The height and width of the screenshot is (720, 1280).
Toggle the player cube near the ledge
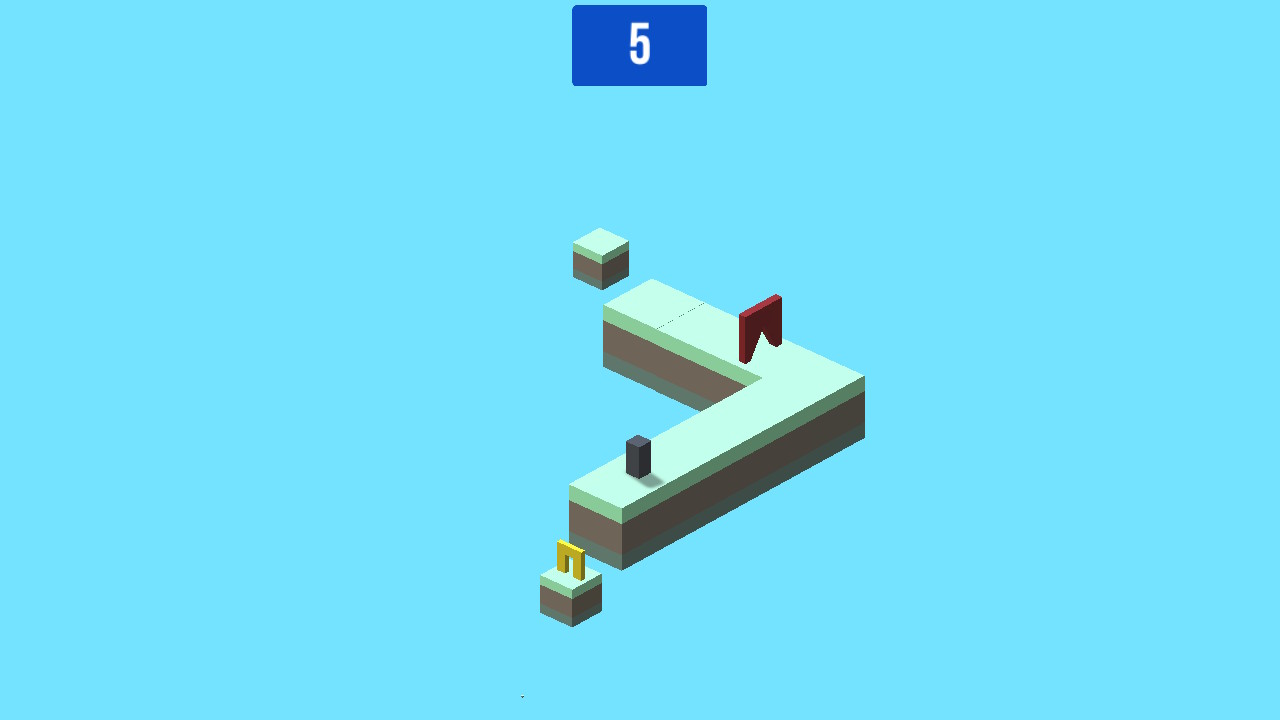(637, 455)
